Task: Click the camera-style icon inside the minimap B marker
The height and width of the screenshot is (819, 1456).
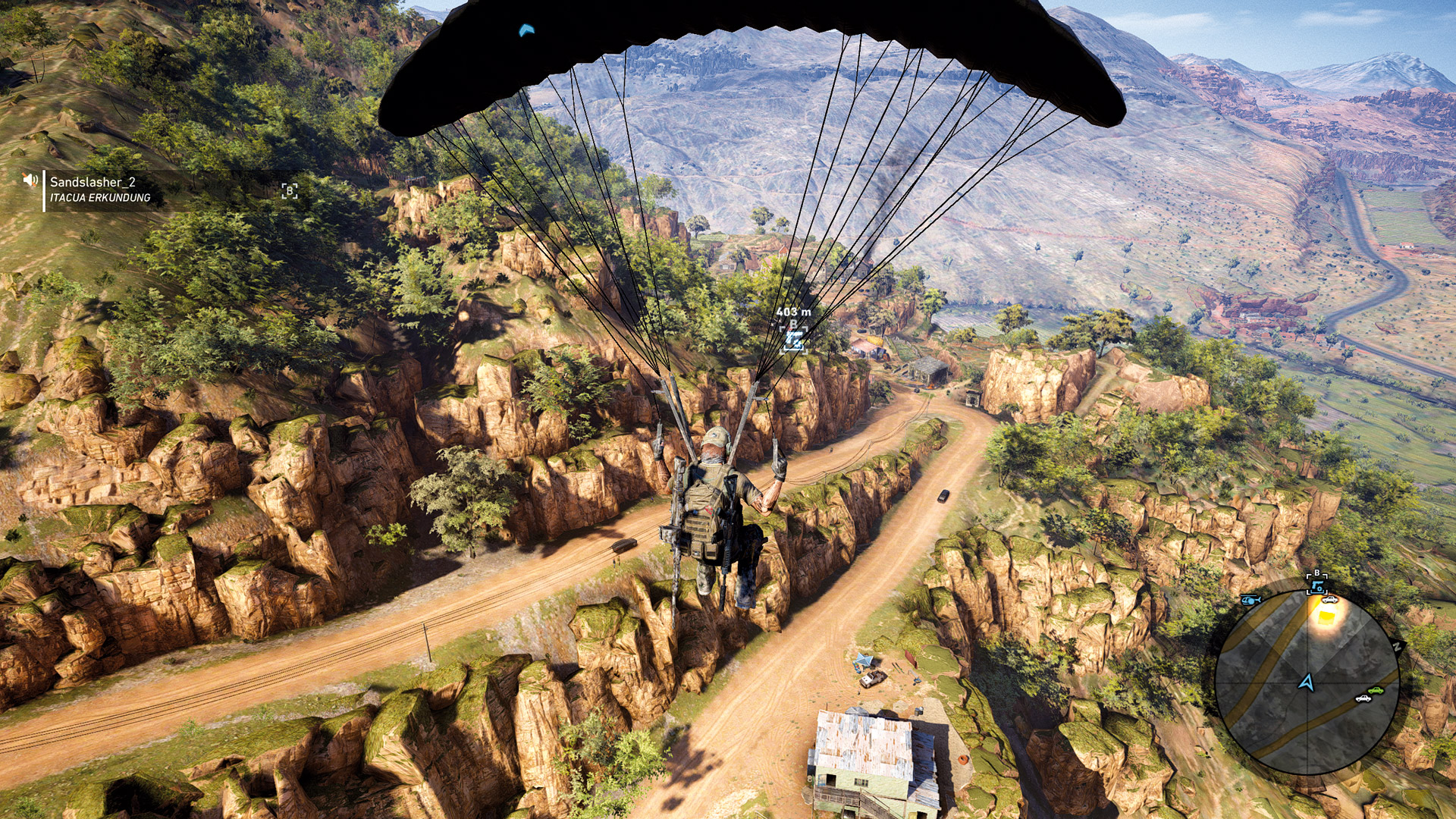Action: point(1317,587)
